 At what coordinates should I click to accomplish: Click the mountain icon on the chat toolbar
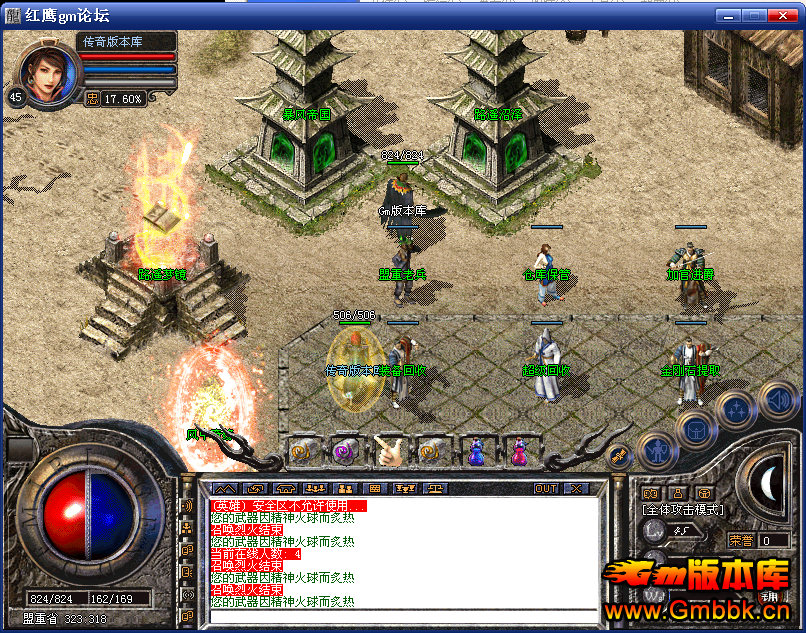[226, 489]
